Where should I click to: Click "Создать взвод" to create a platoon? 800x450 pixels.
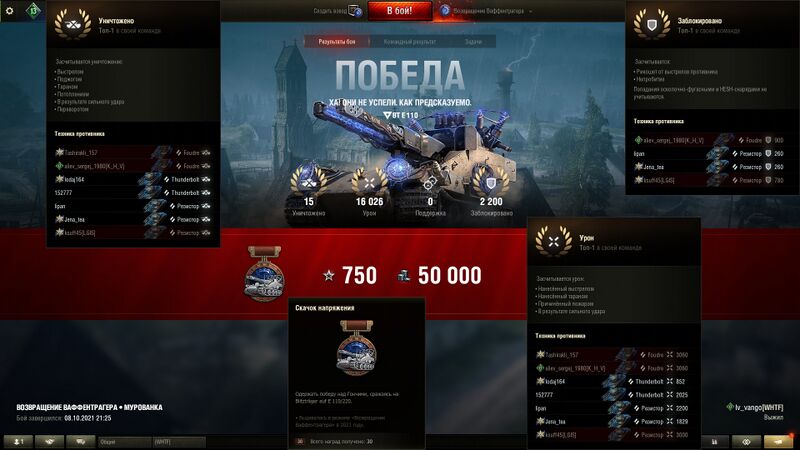pos(334,11)
